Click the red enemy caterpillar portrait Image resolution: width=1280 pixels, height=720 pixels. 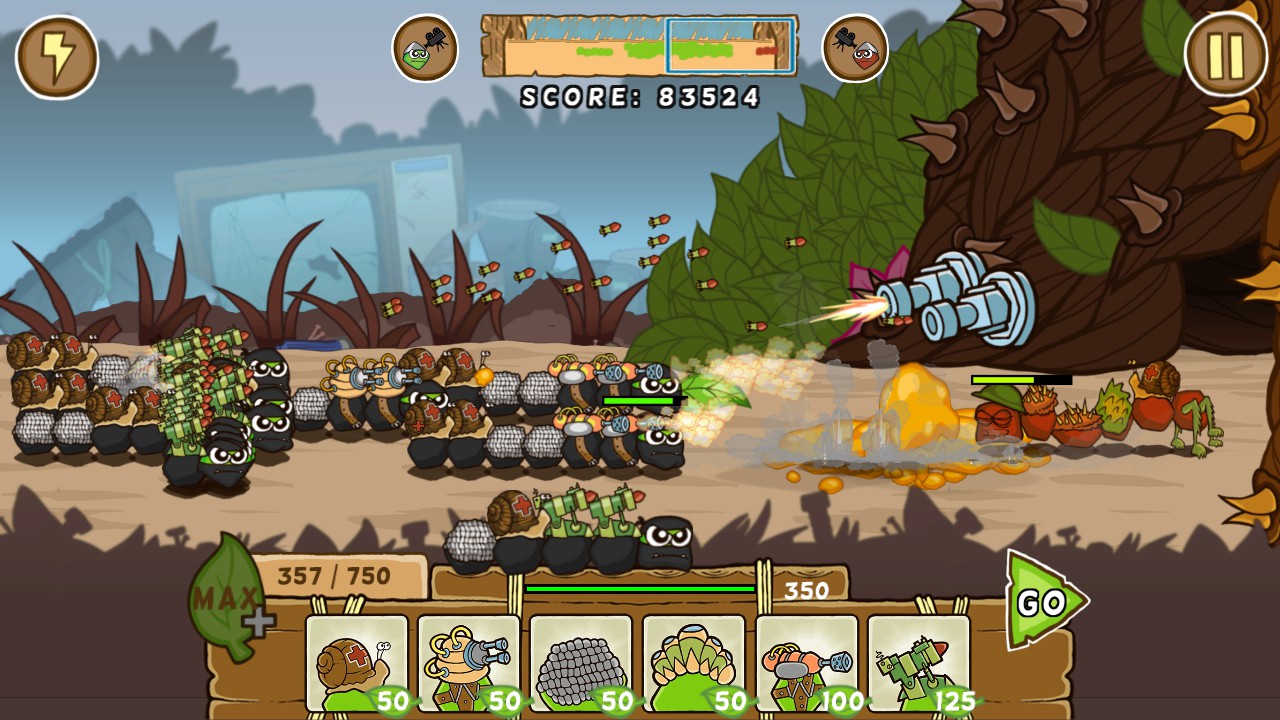pos(856,47)
